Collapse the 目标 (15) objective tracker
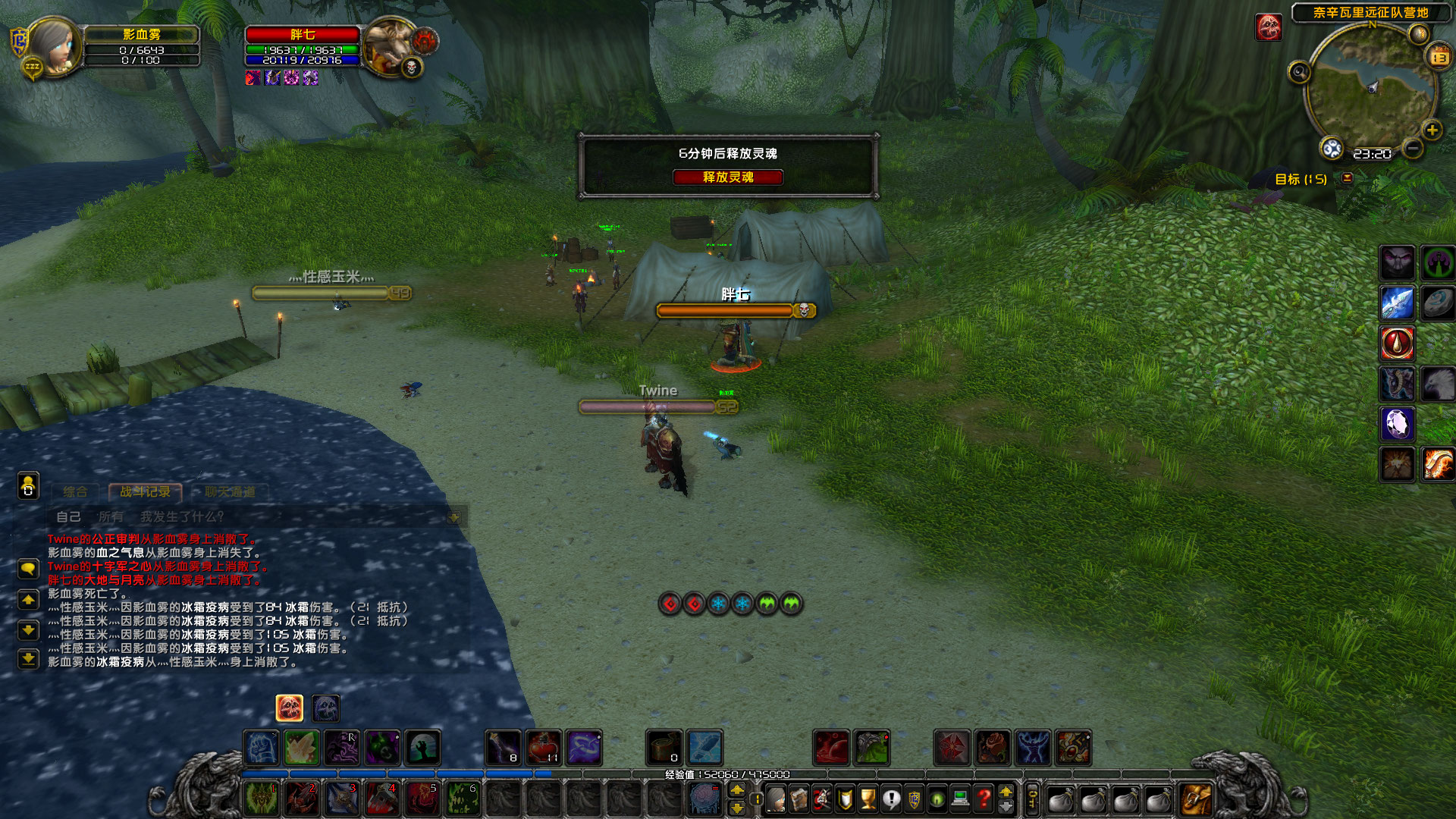The height and width of the screenshot is (819, 1456). 1347,177
